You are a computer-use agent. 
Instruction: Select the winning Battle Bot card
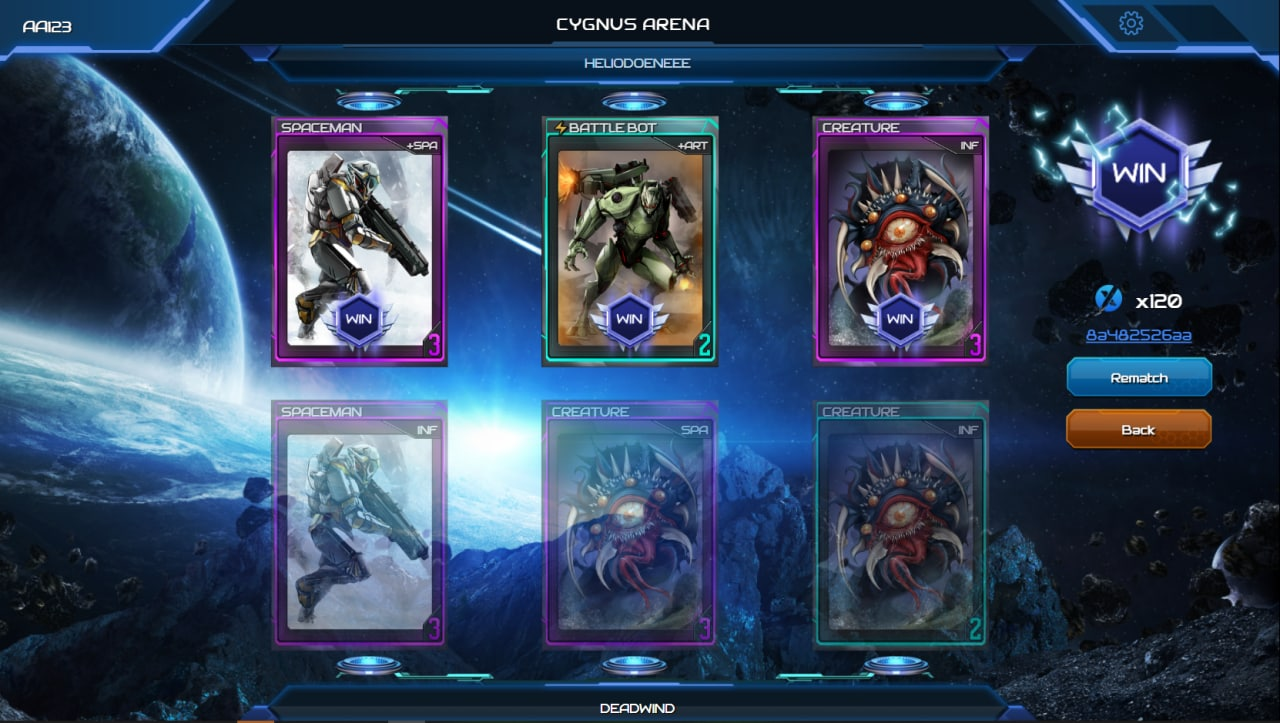[x=630, y=242]
